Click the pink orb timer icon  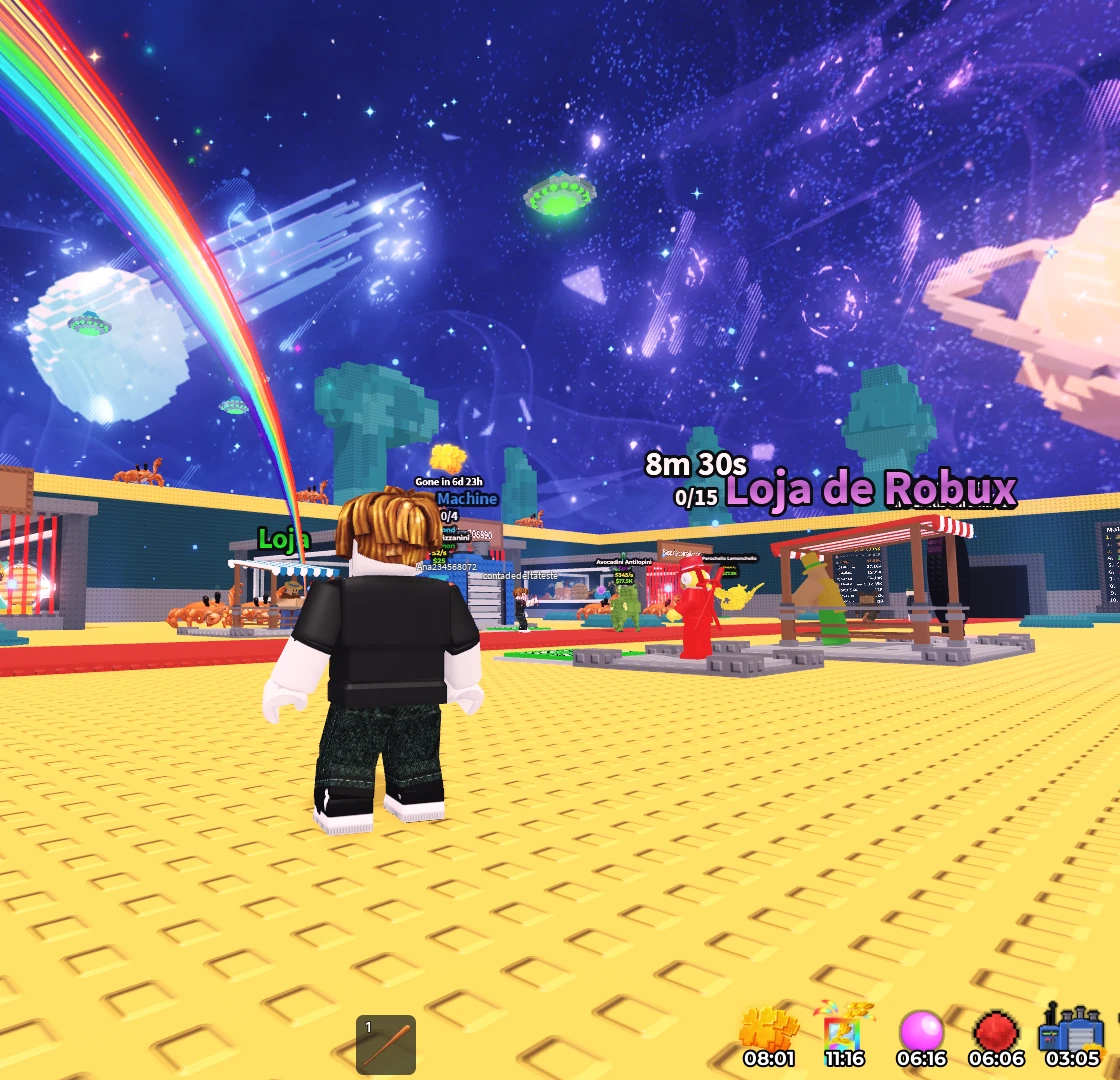[921, 1030]
